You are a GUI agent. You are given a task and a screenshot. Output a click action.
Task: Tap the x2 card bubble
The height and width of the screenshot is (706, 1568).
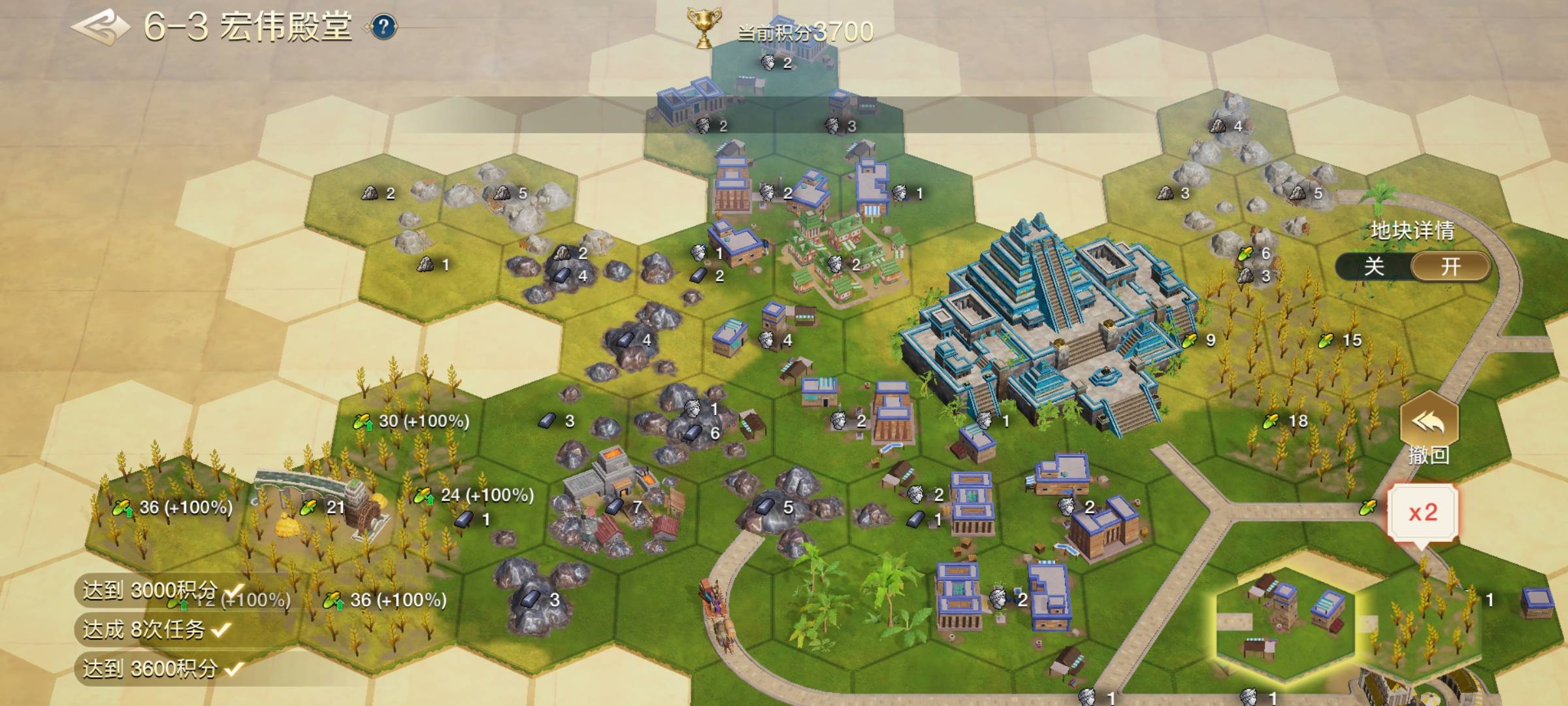[1422, 513]
